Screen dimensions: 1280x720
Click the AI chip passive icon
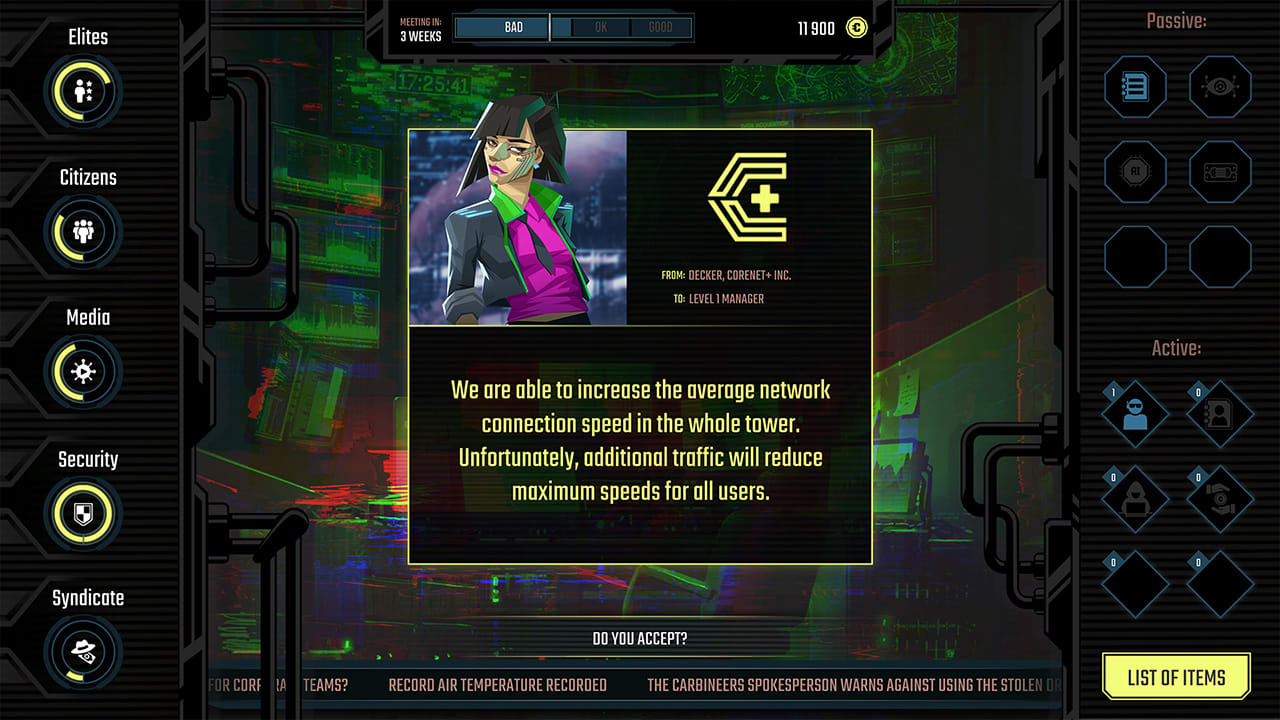pos(1135,172)
